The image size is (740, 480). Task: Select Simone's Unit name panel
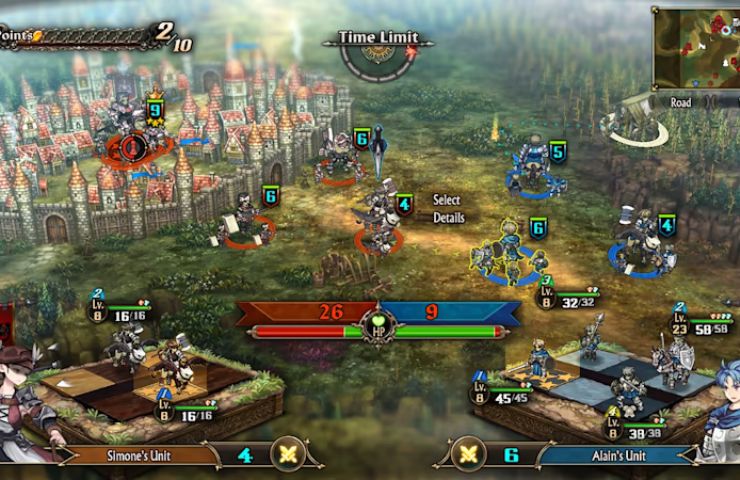(140, 455)
